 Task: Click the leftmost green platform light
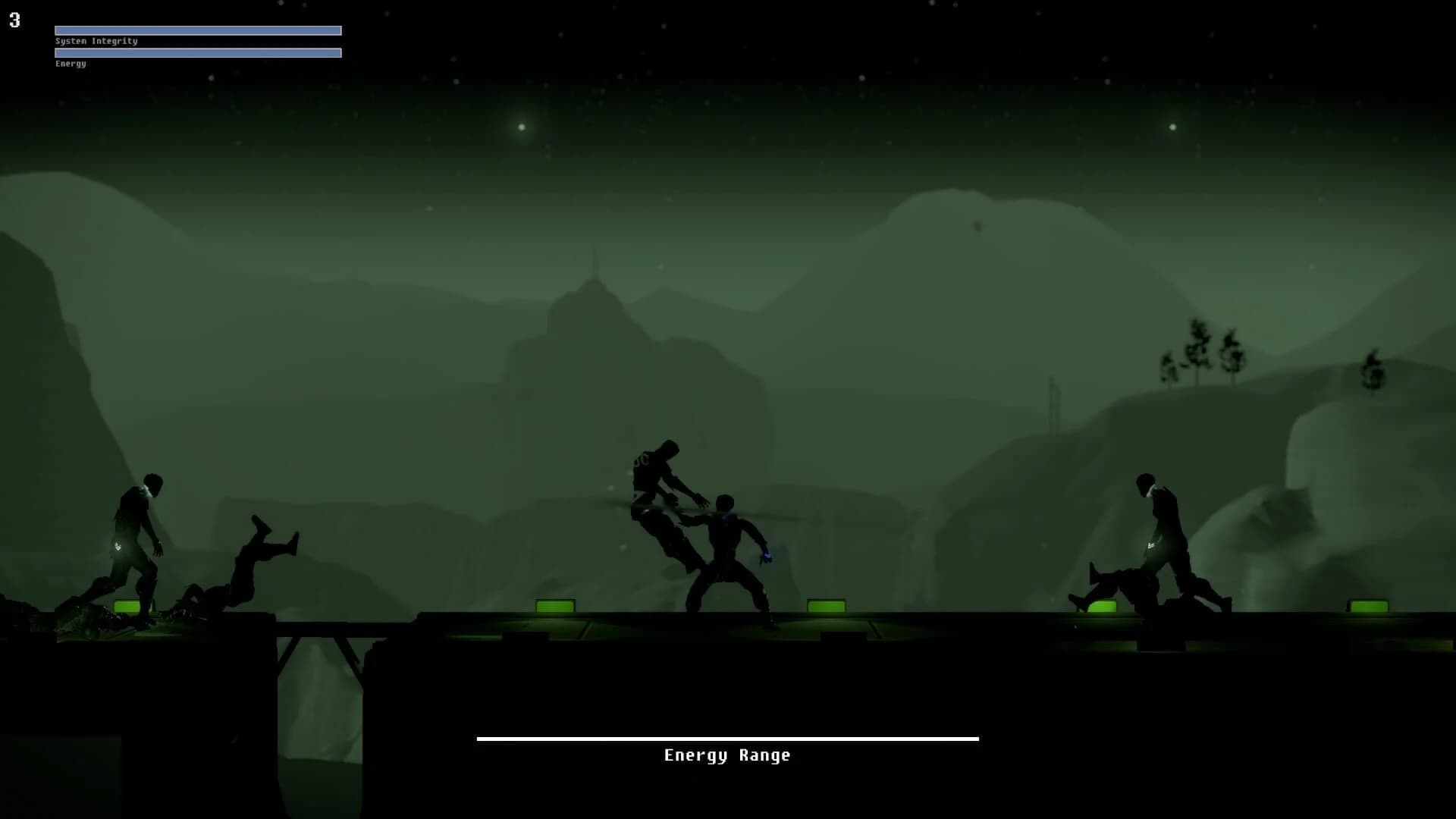point(127,607)
